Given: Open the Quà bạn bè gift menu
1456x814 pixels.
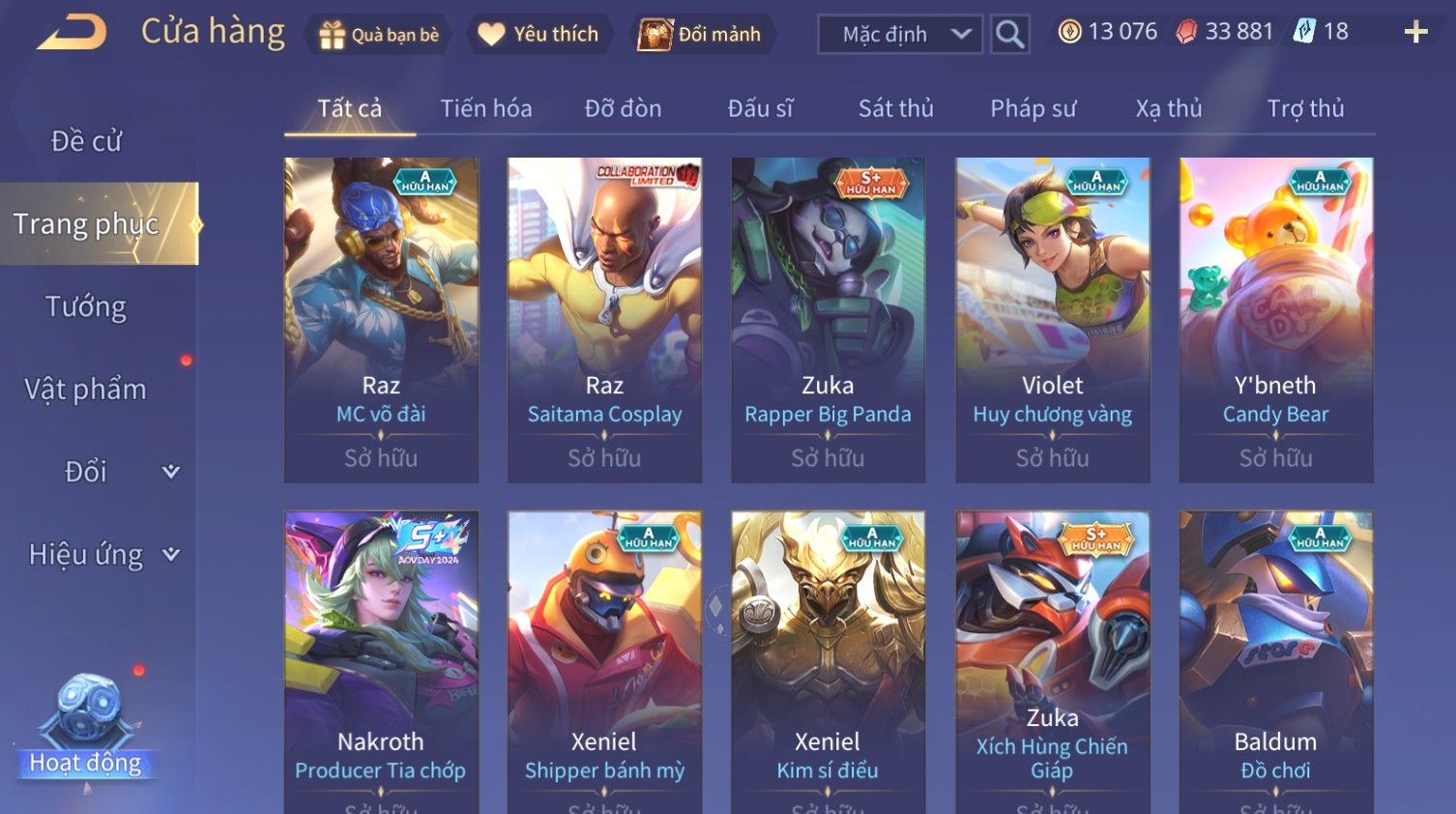Looking at the screenshot, I should click(x=380, y=35).
